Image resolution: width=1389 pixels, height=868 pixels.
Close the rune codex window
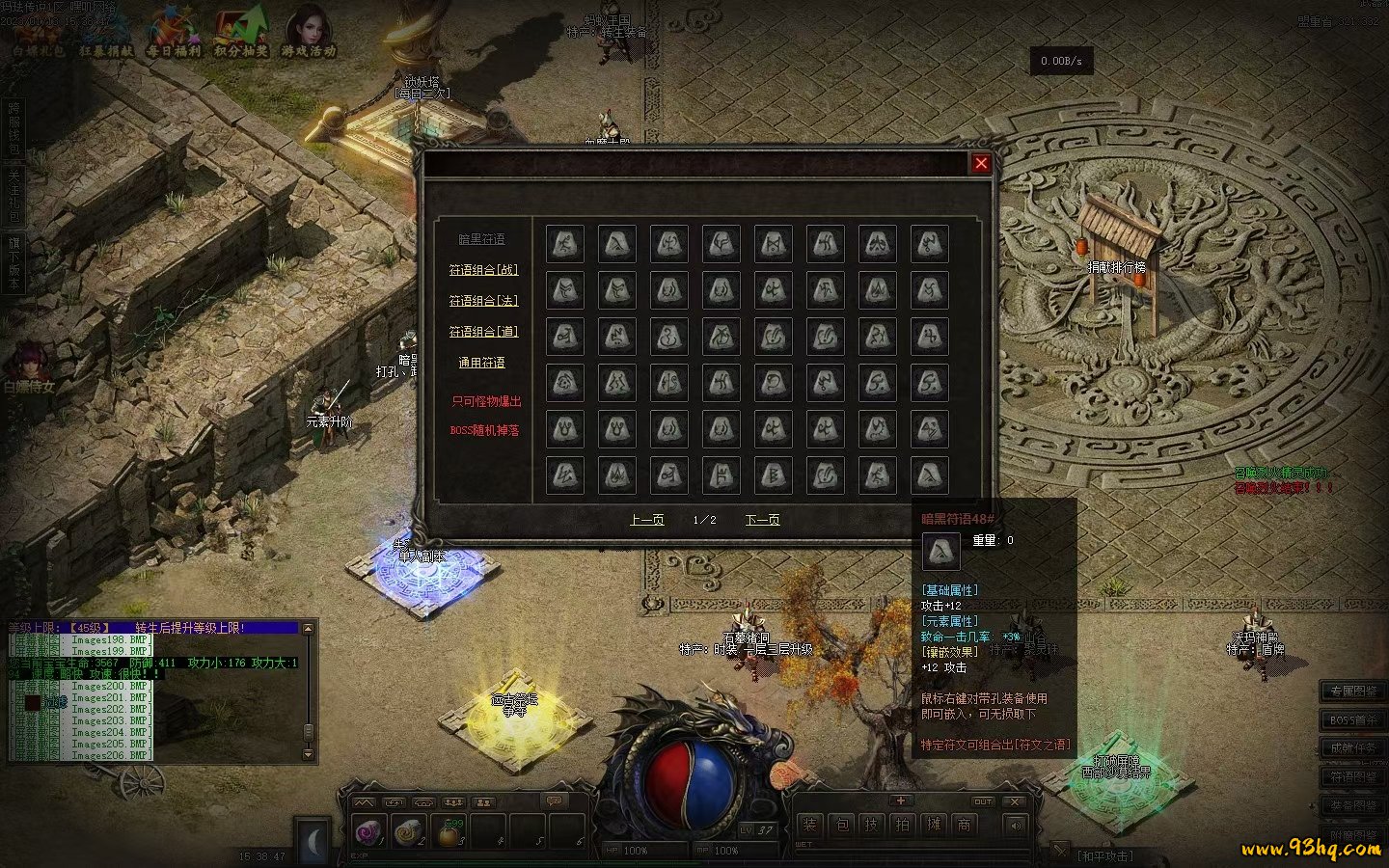(981, 163)
